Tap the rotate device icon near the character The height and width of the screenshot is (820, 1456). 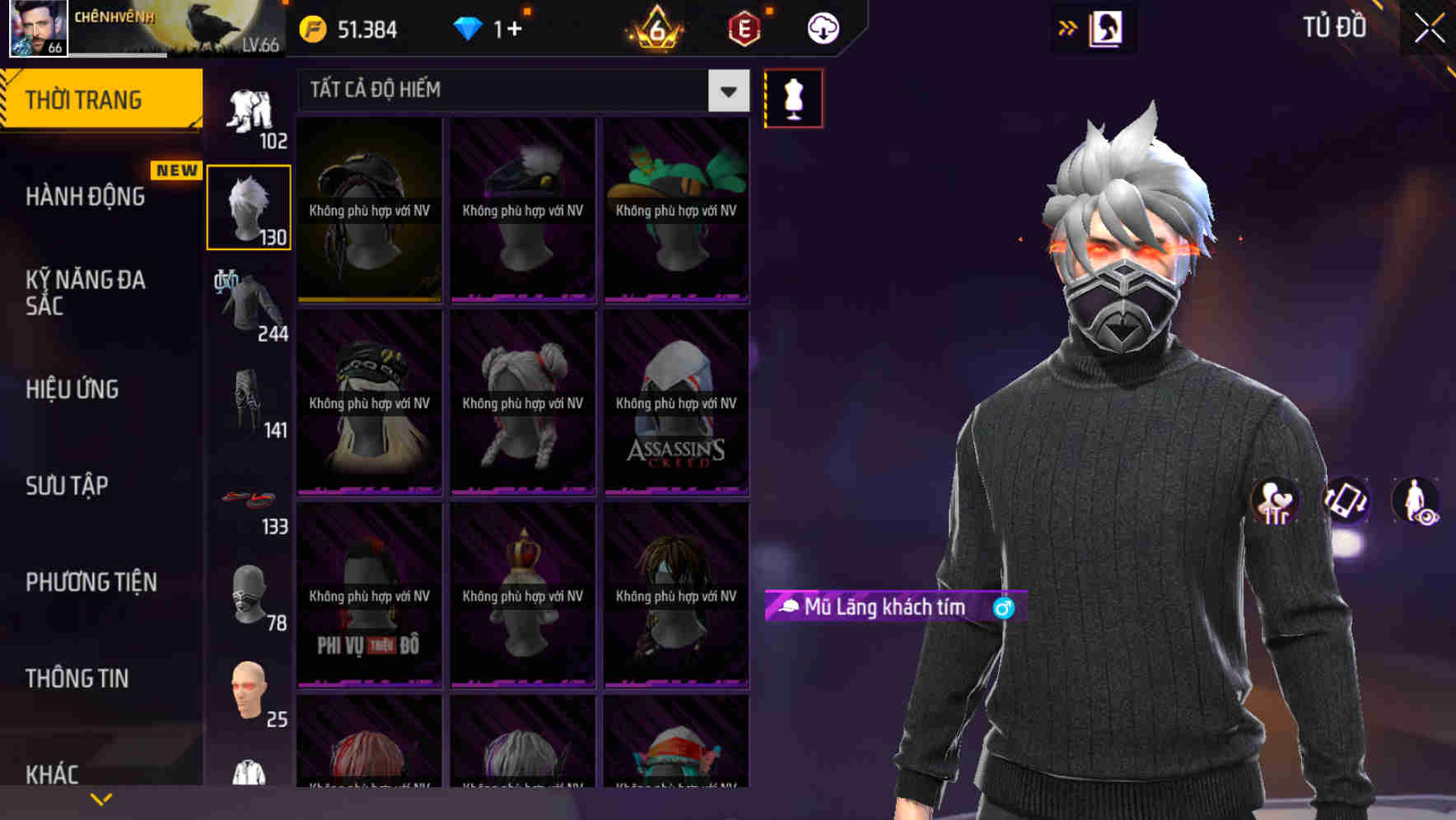point(1344,502)
